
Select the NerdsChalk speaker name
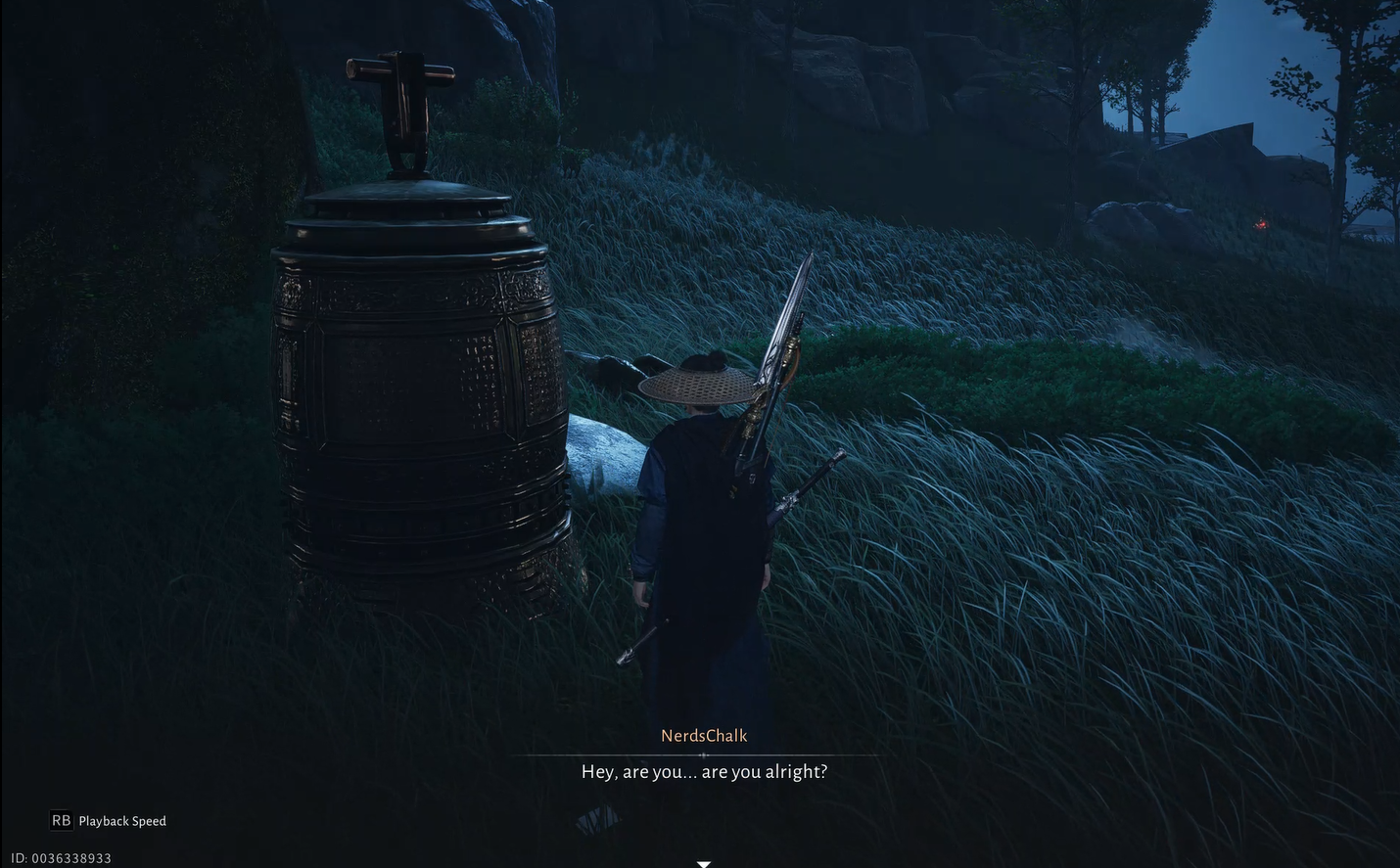click(x=703, y=735)
